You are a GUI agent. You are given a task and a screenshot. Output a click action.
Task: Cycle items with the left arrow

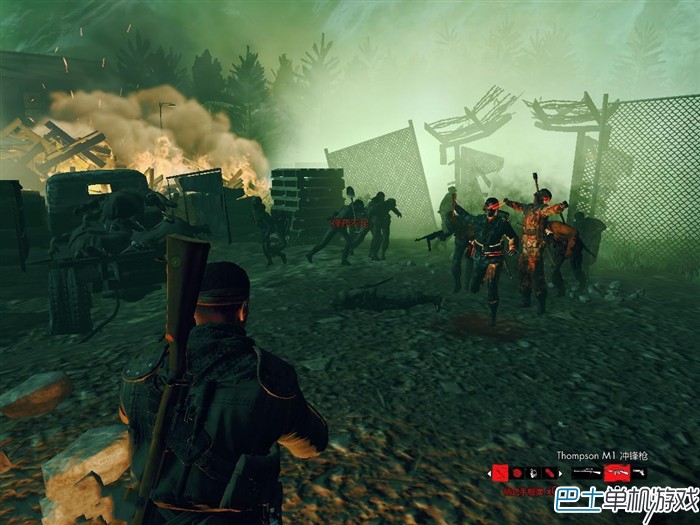pos(489,473)
